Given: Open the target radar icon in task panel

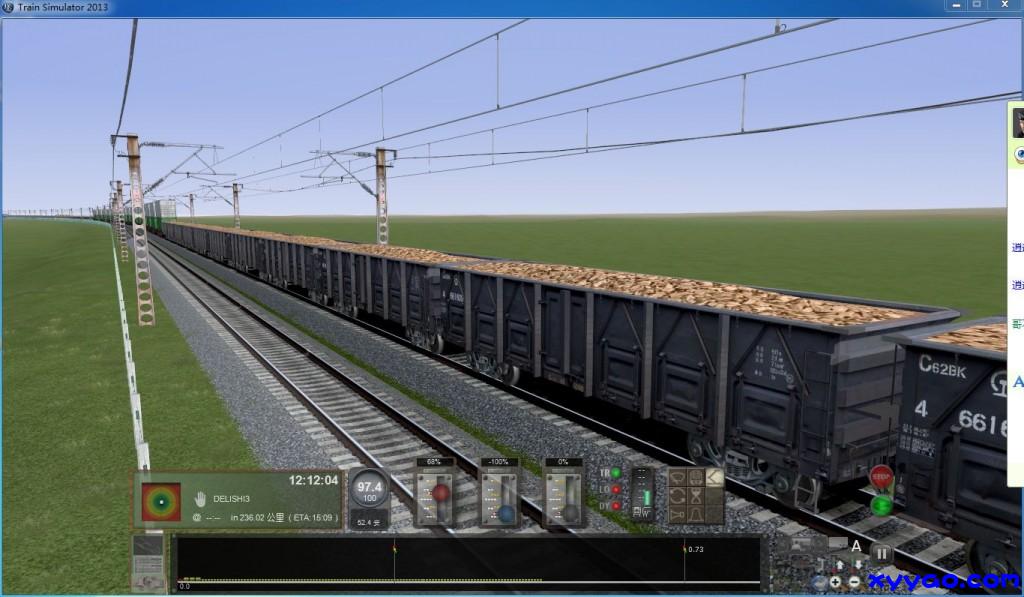Looking at the screenshot, I should tap(161, 500).
